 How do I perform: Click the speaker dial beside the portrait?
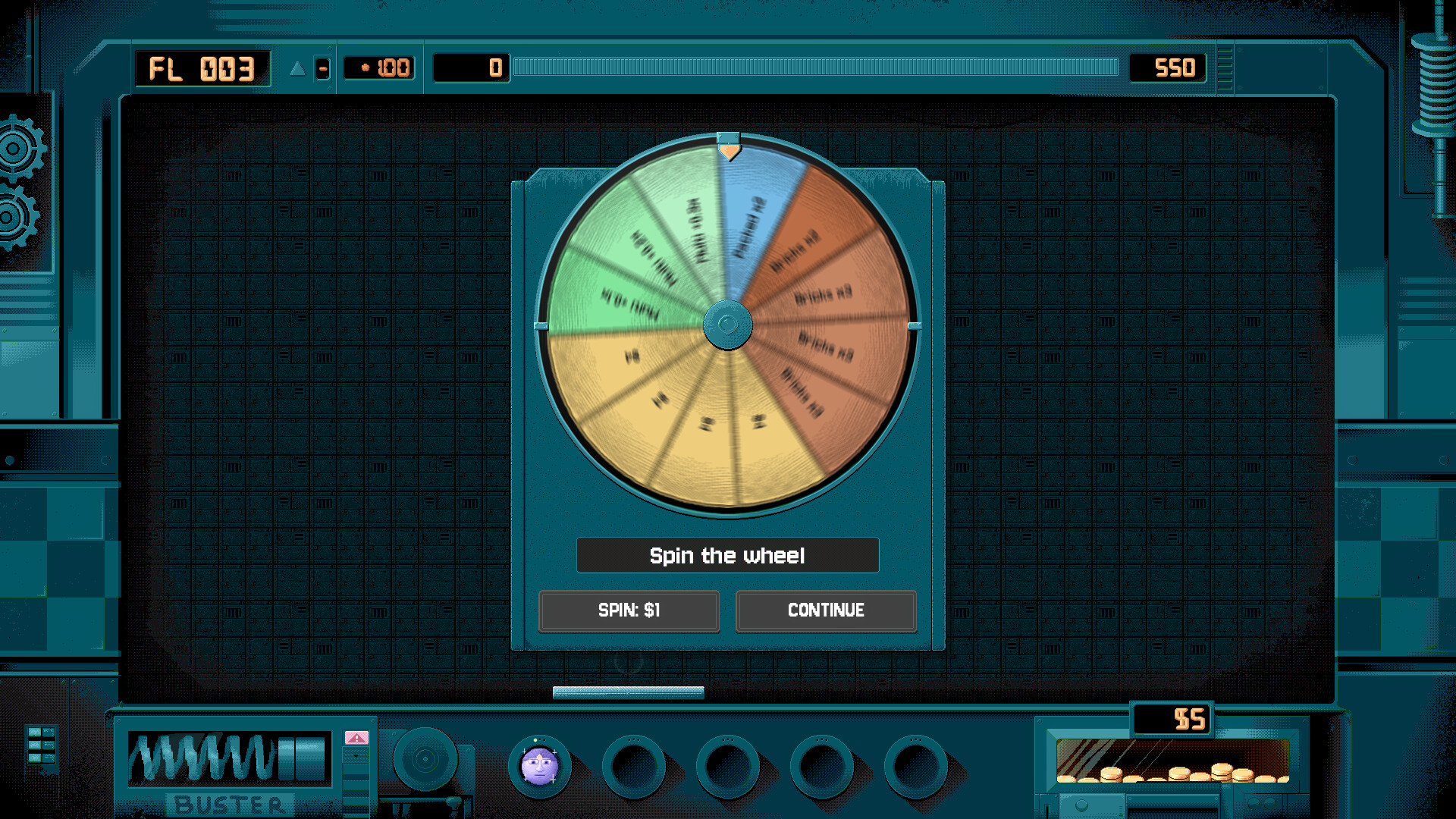point(425,758)
